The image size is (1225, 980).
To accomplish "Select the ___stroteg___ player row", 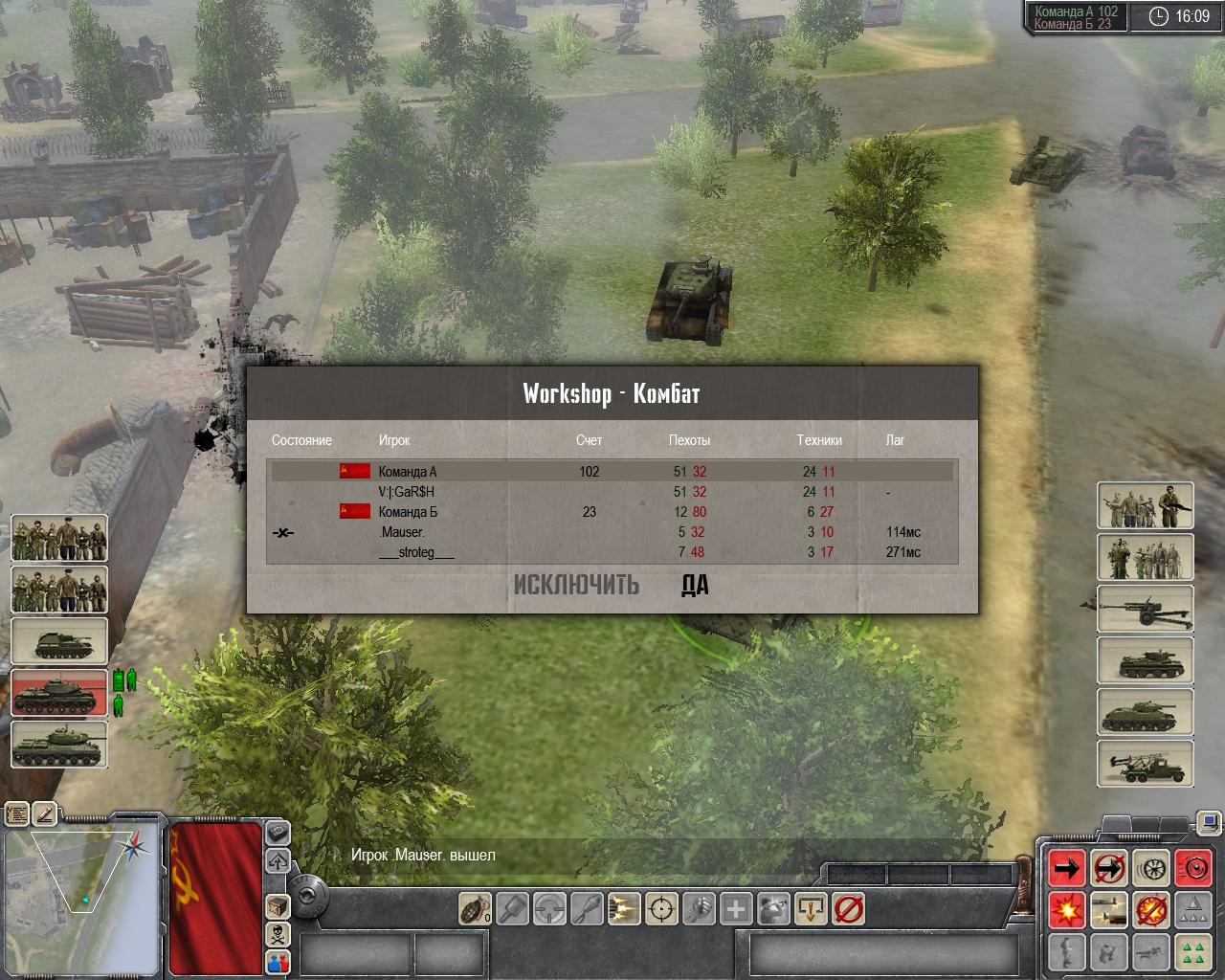I will [612, 552].
